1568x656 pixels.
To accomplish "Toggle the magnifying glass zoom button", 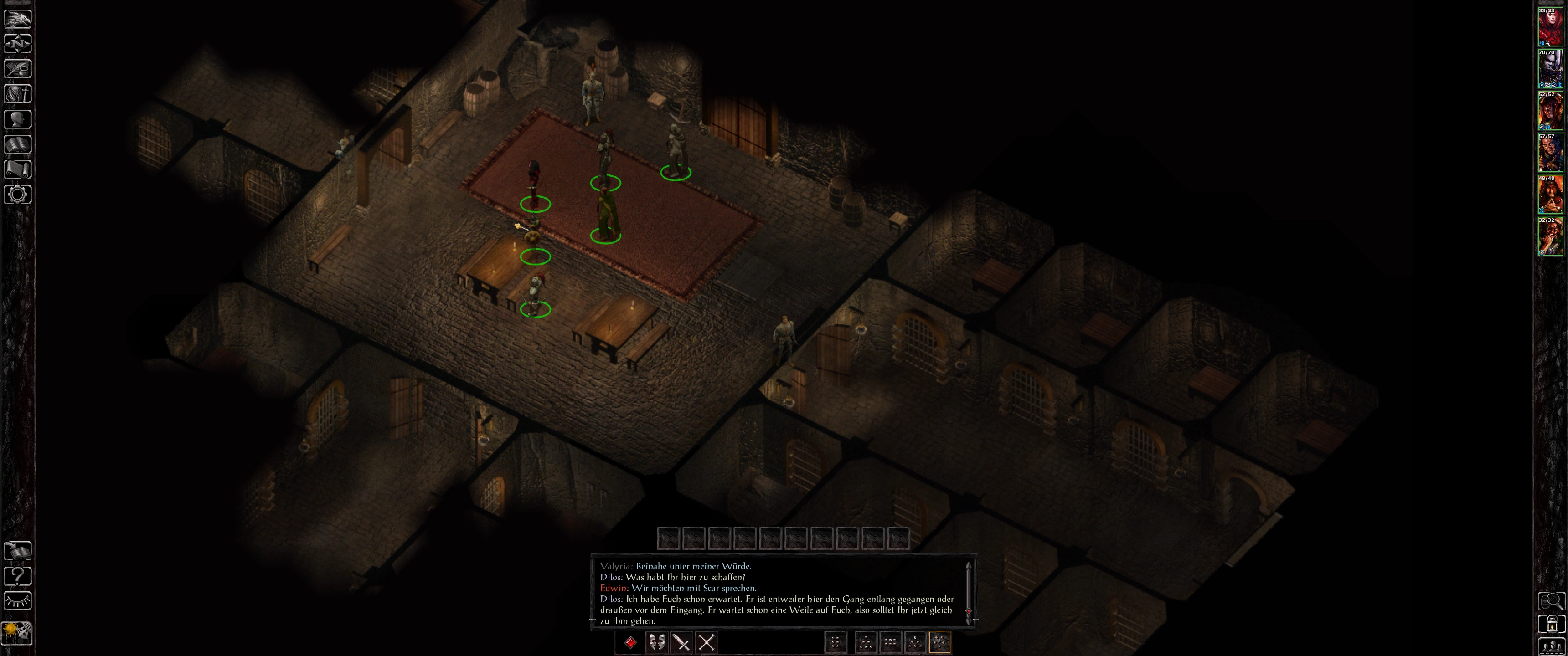I will pyautogui.click(x=1552, y=601).
